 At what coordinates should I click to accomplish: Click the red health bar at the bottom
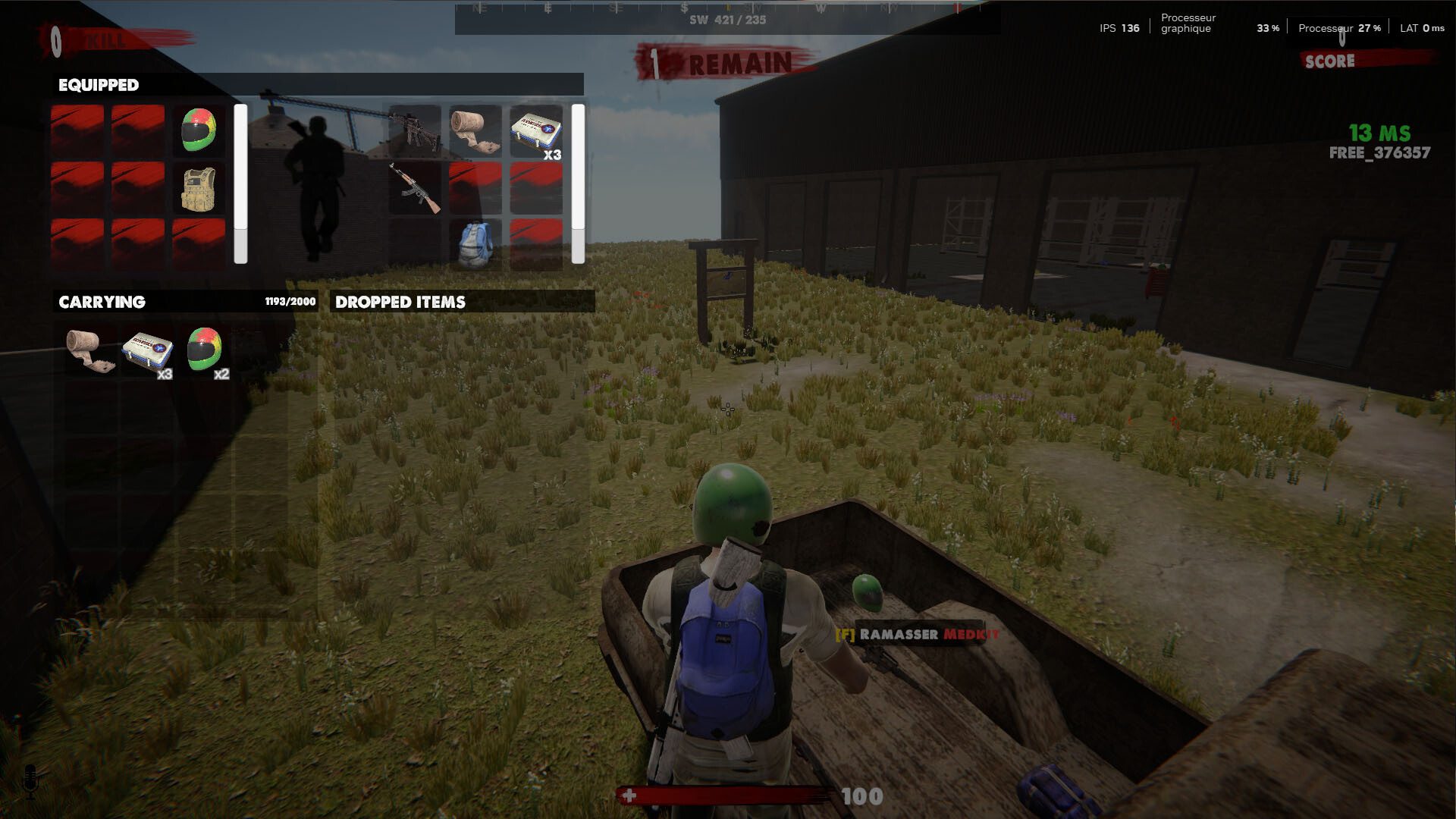pos(728,795)
